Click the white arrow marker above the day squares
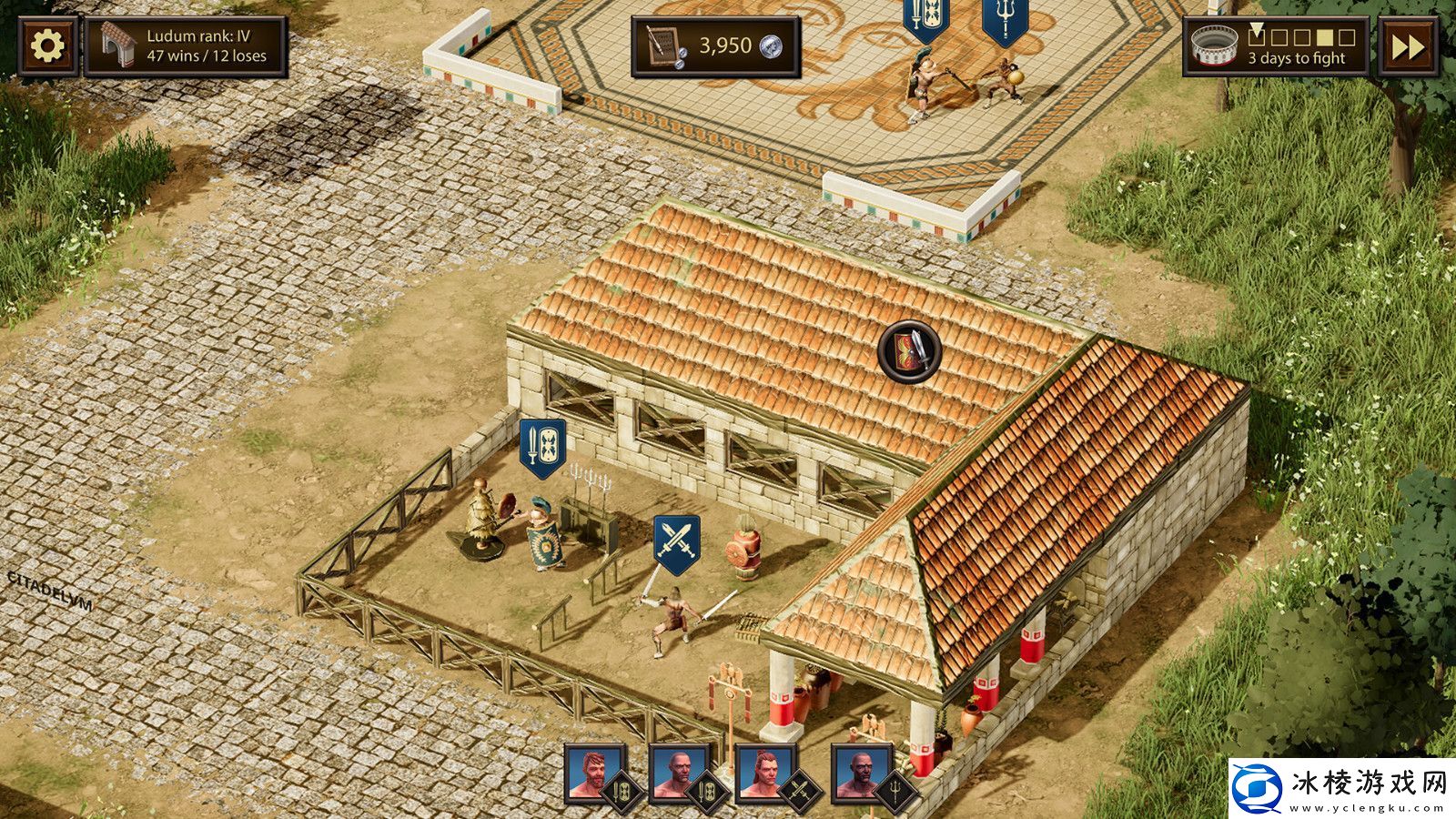Image resolution: width=1456 pixels, height=819 pixels. pos(1258,29)
